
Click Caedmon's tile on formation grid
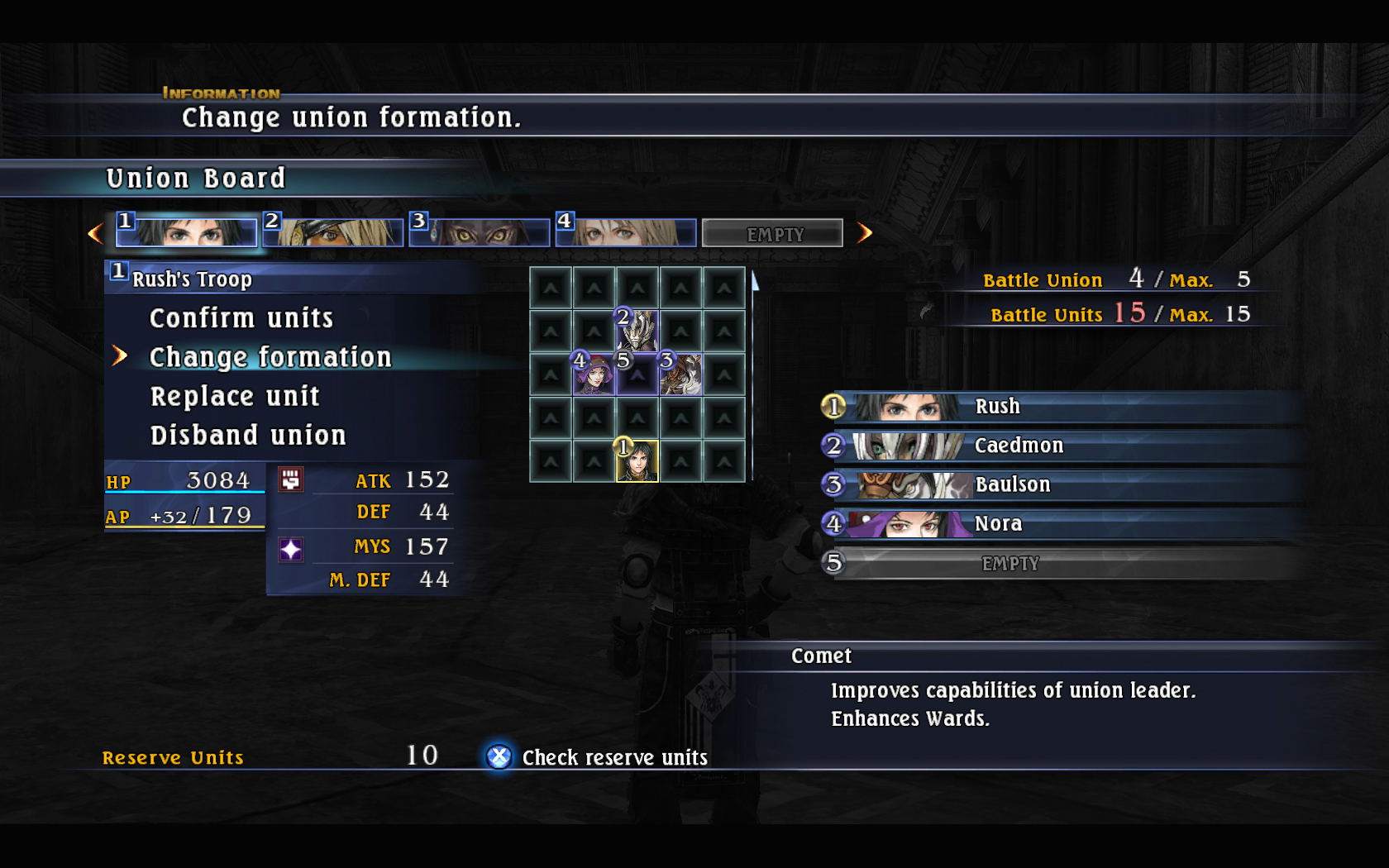(637, 331)
